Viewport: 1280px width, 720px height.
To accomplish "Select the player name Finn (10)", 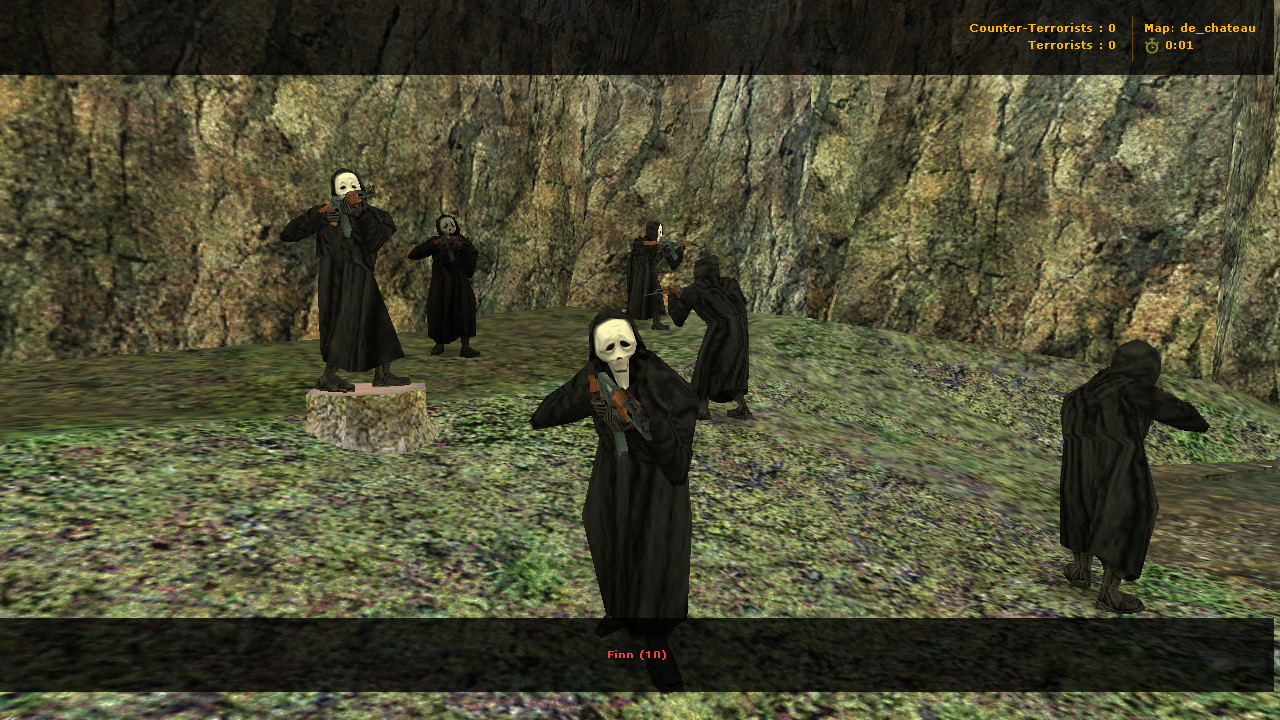I will point(637,655).
